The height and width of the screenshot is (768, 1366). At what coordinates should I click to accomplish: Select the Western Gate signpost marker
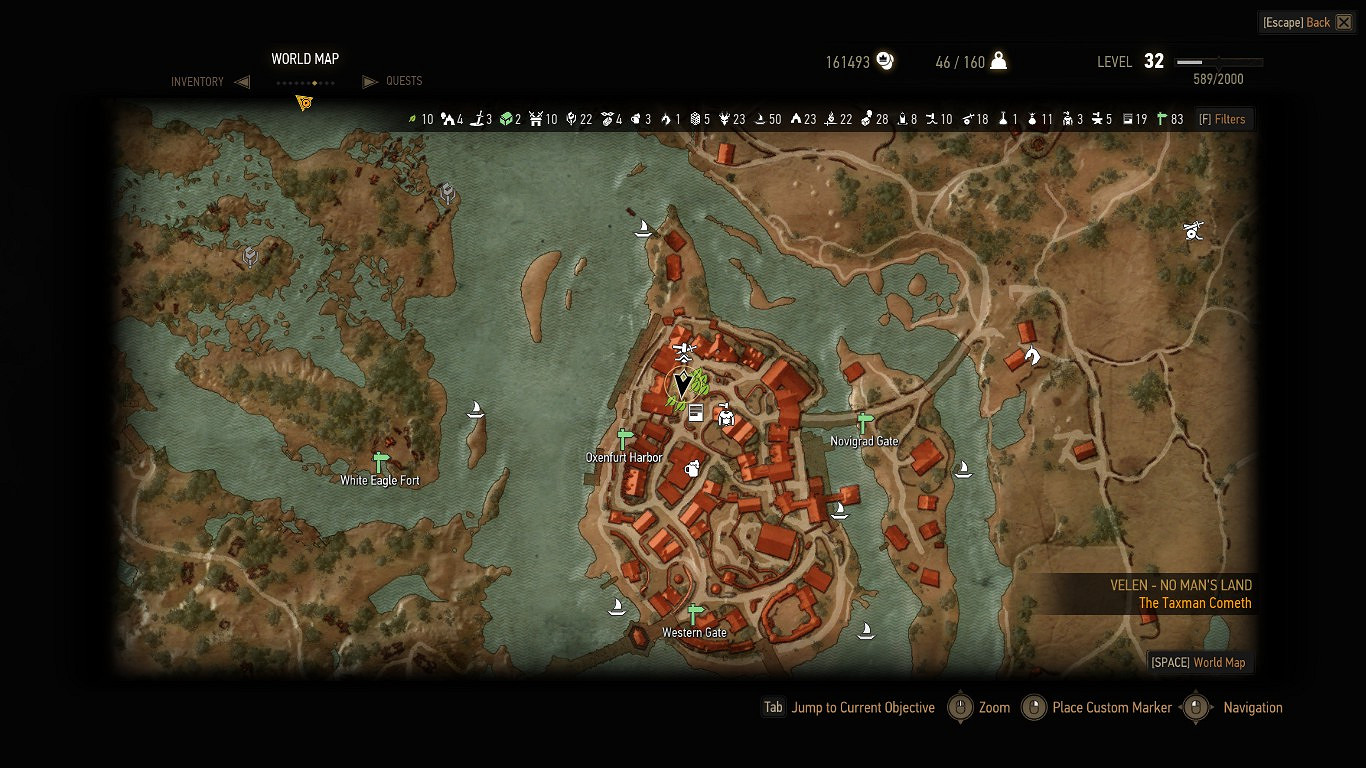(x=695, y=614)
